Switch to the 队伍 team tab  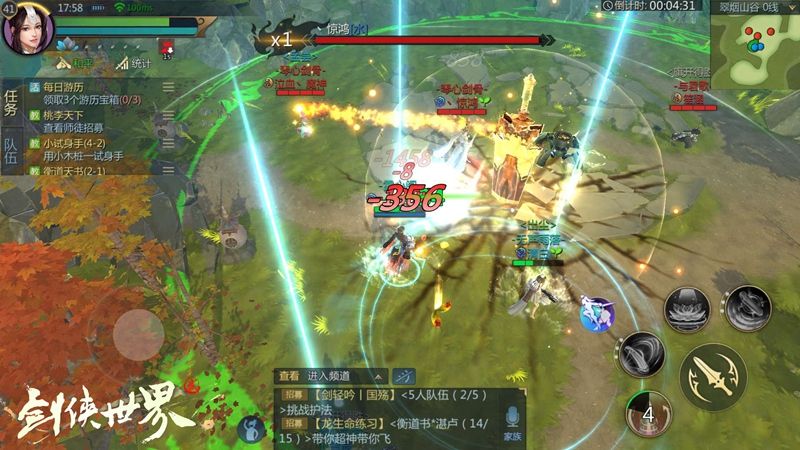tap(11, 152)
